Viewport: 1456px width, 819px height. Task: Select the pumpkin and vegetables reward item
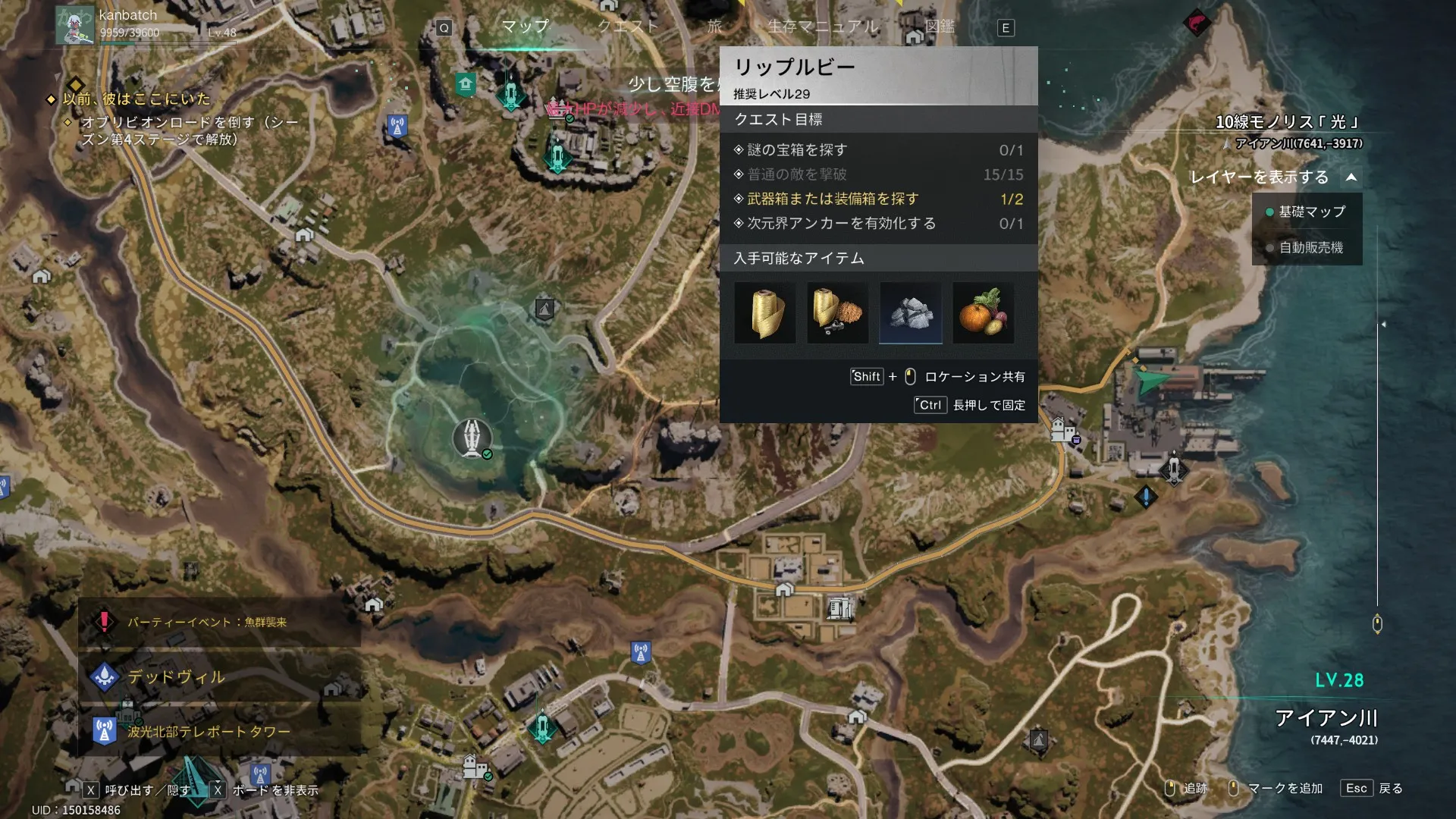(983, 313)
